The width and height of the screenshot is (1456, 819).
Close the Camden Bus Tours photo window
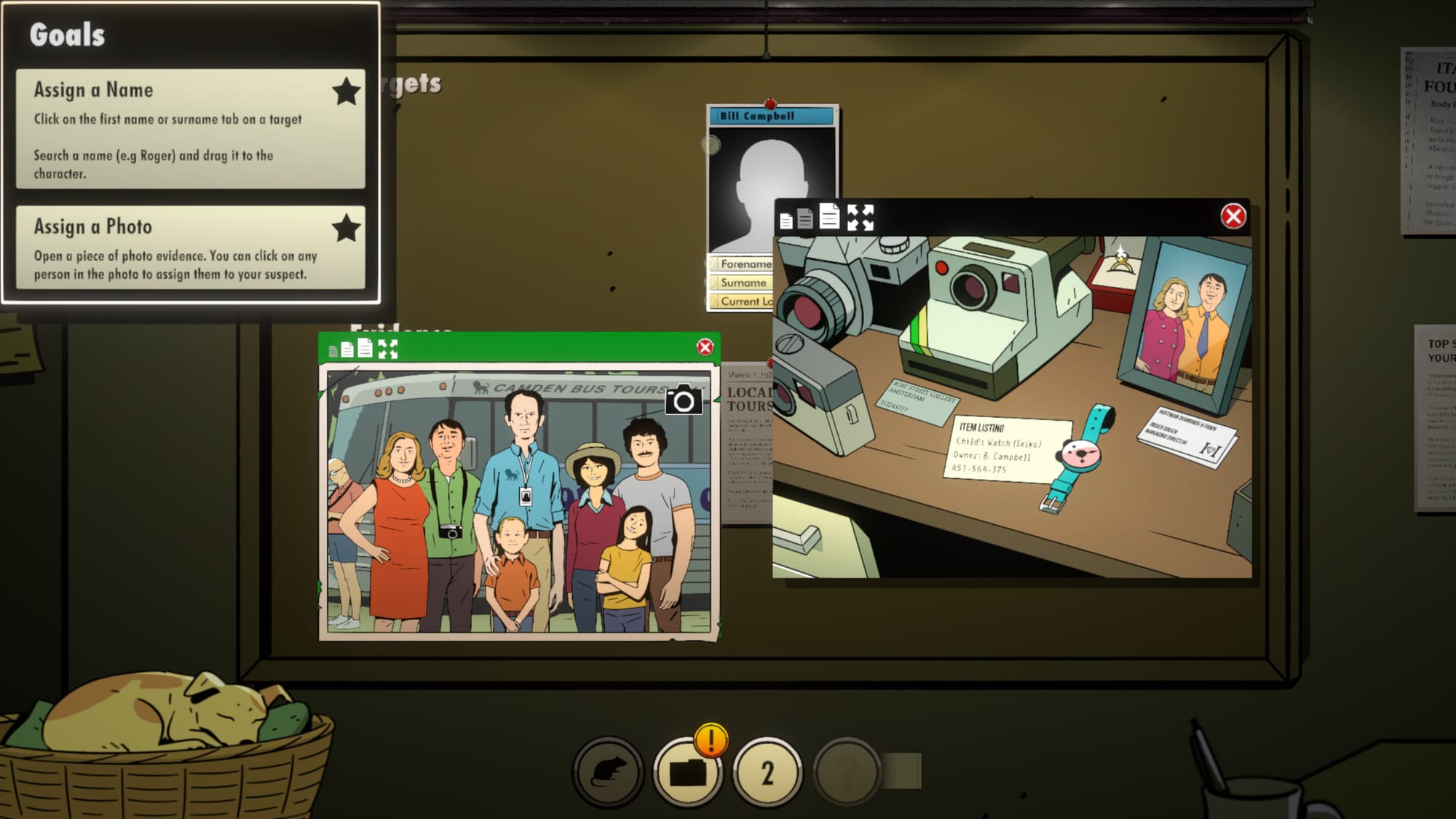tap(704, 347)
